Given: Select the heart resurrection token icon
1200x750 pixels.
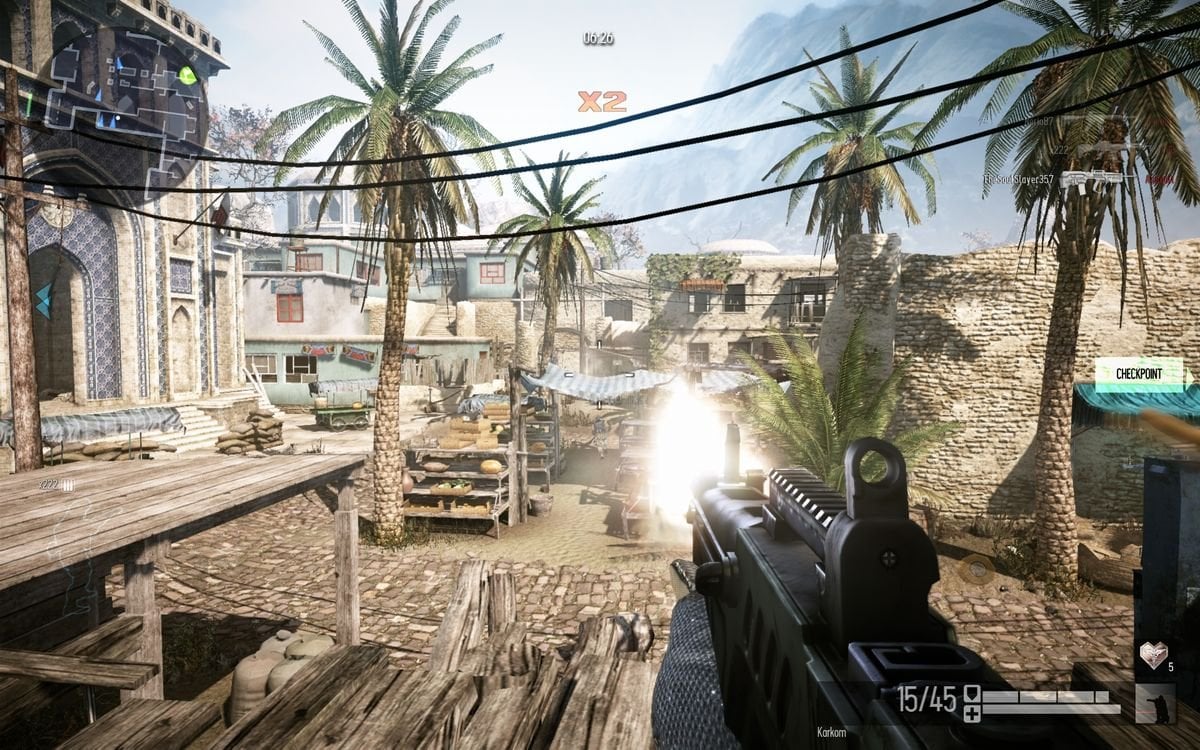Looking at the screenshot, I should (x=1153, y=655).
